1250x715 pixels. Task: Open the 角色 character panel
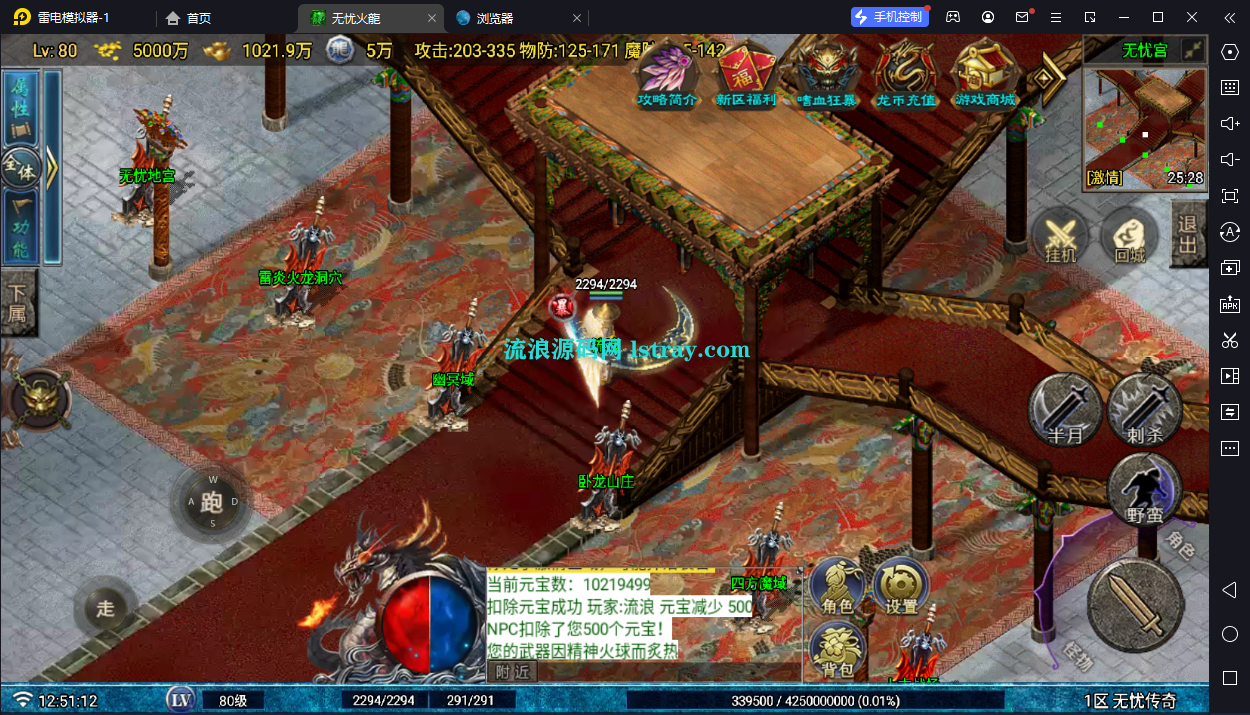click(x=837, y=587)
